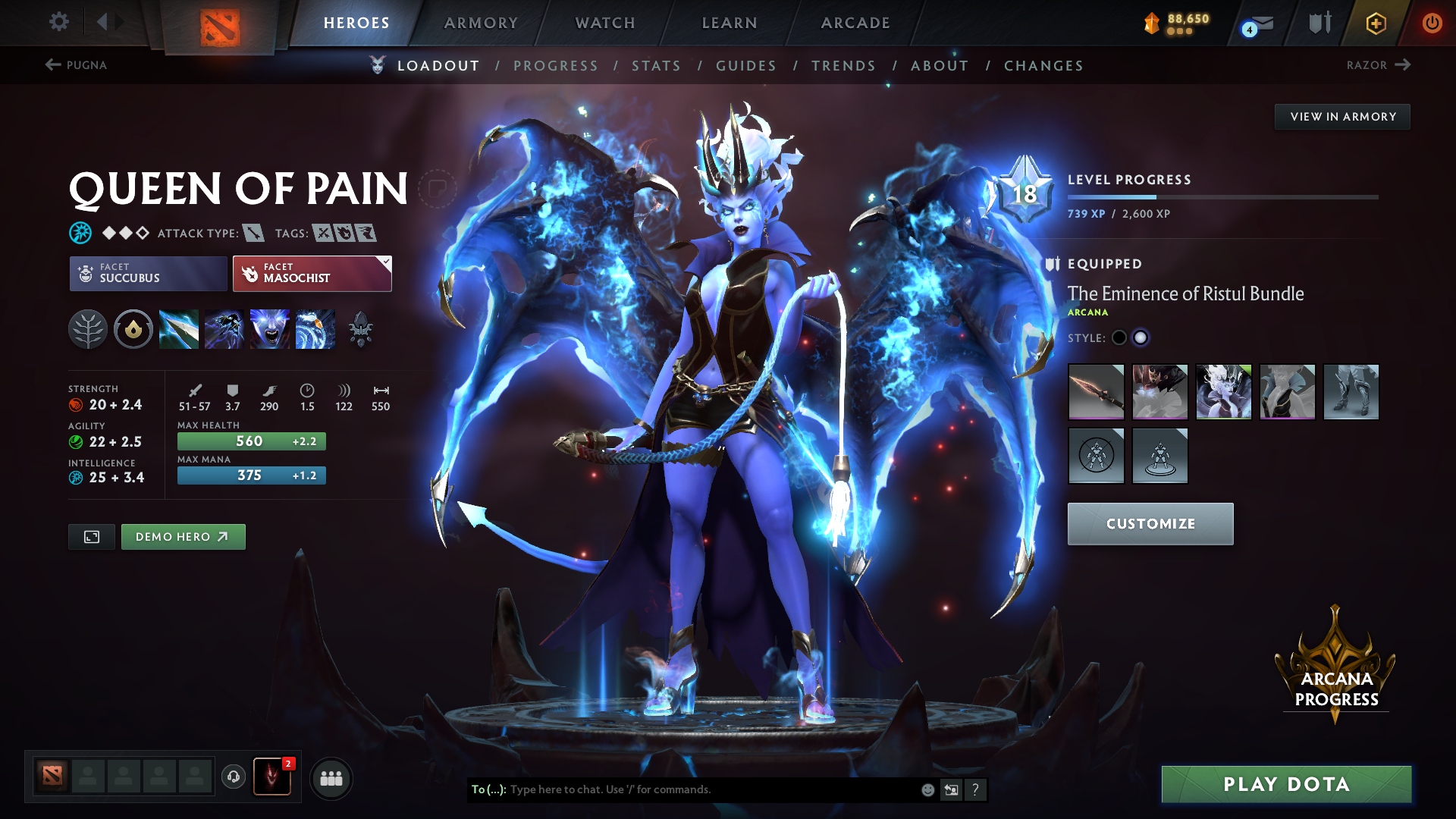Select the Shadow Strike ability icon
This screenshot has width=1456, height=819.
pos(178,329)
